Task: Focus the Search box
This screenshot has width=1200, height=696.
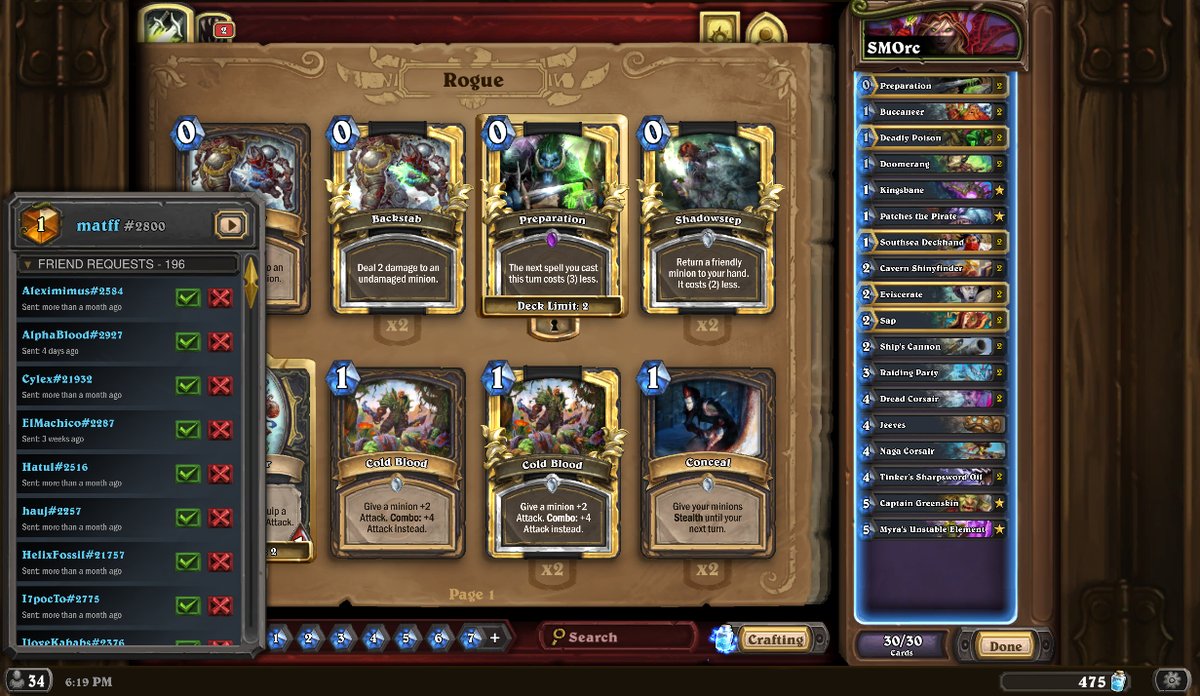Action: (x=617, y=637)
